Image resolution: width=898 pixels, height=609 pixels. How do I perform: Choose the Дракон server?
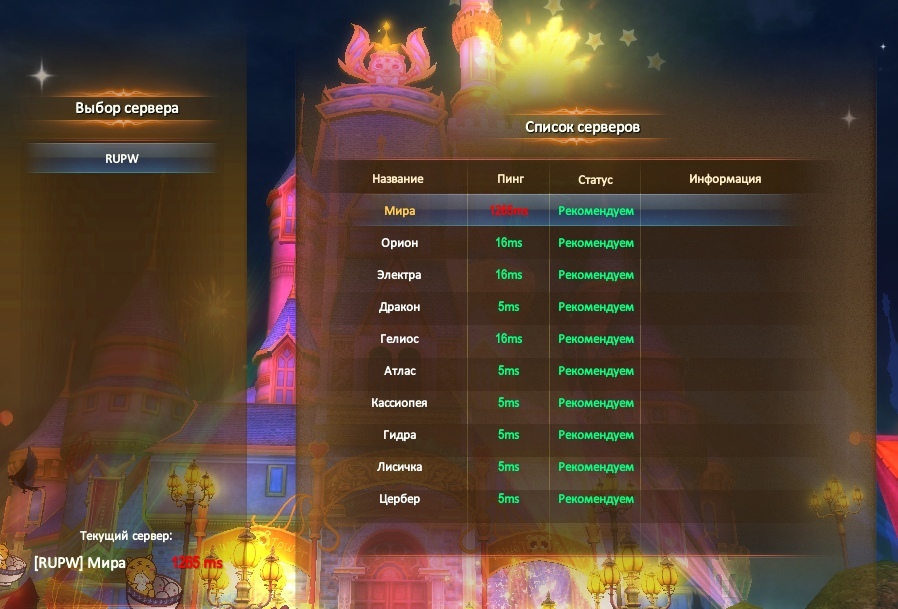point(399,307)
